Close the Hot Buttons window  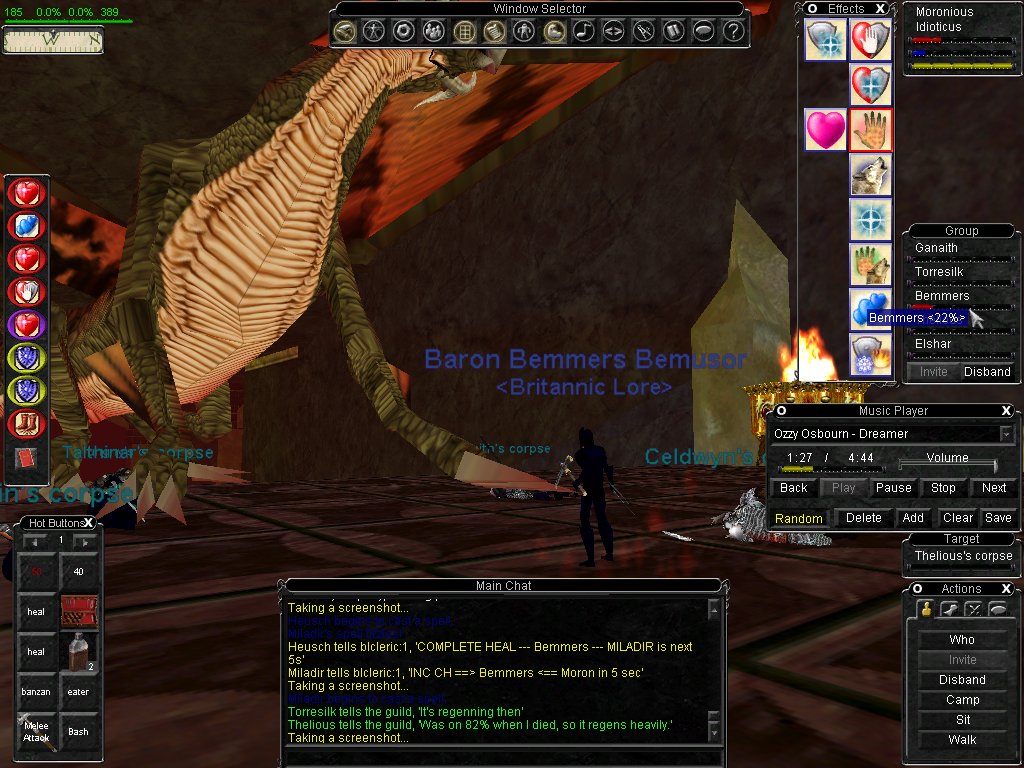tap(88, 523)
